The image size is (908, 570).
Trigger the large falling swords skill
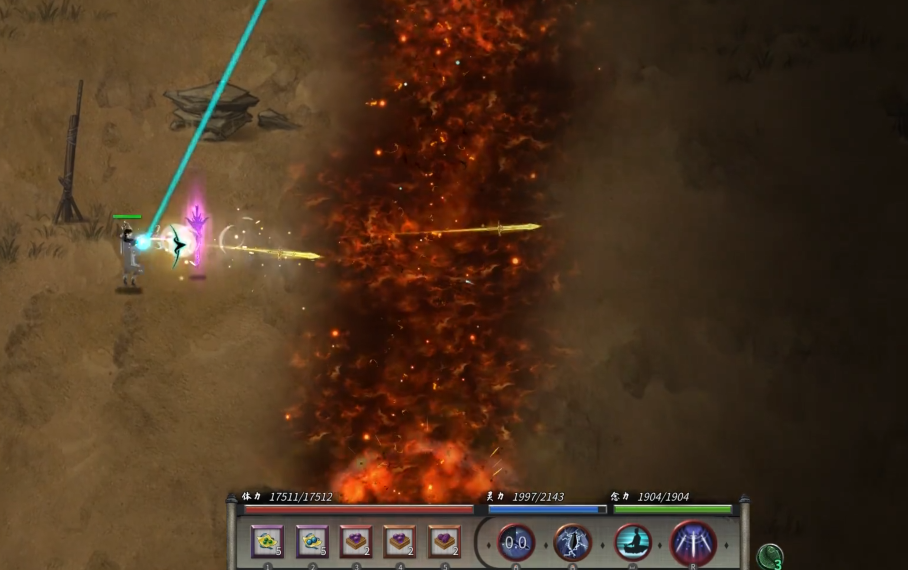pyautogui.click(x=693, y=543)
